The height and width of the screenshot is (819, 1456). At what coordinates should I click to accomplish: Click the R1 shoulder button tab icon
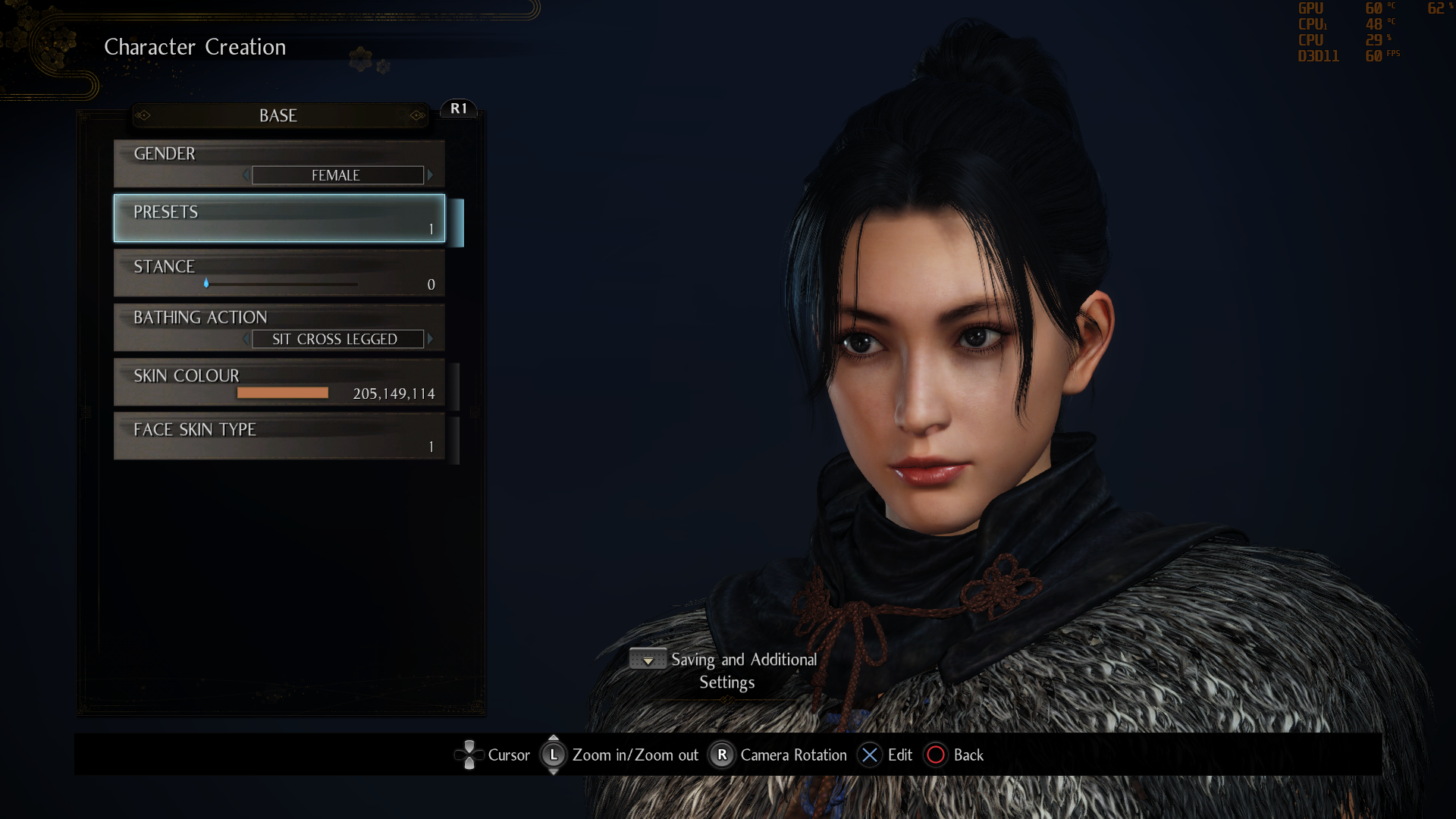[x=458, y=108]
